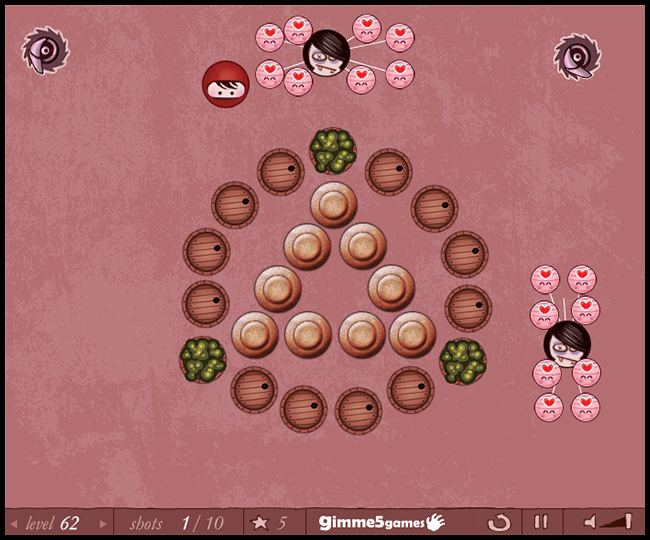650x540 pixels.
Task: Go to the previous level arrow
Action: click(14, 523)
